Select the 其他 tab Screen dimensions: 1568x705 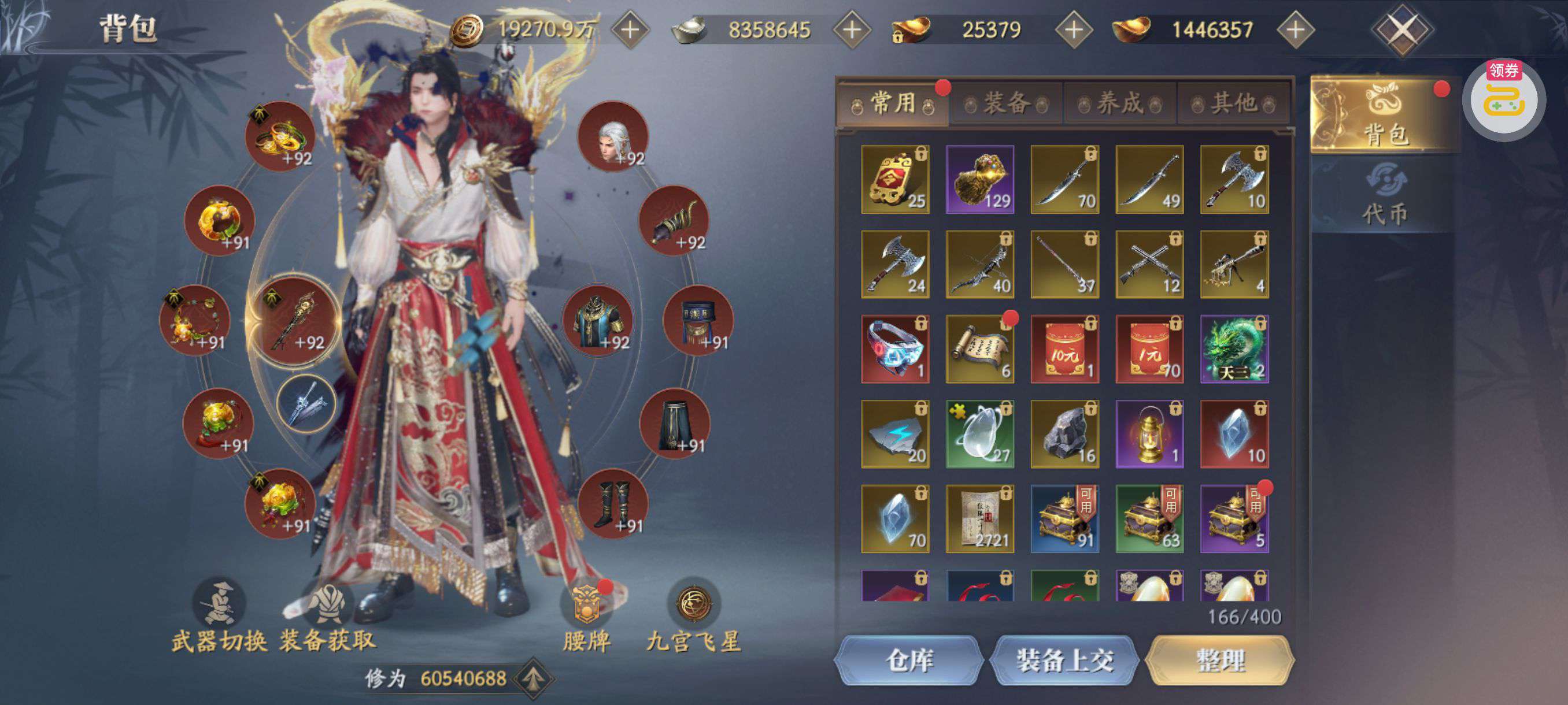[1233, 104]
